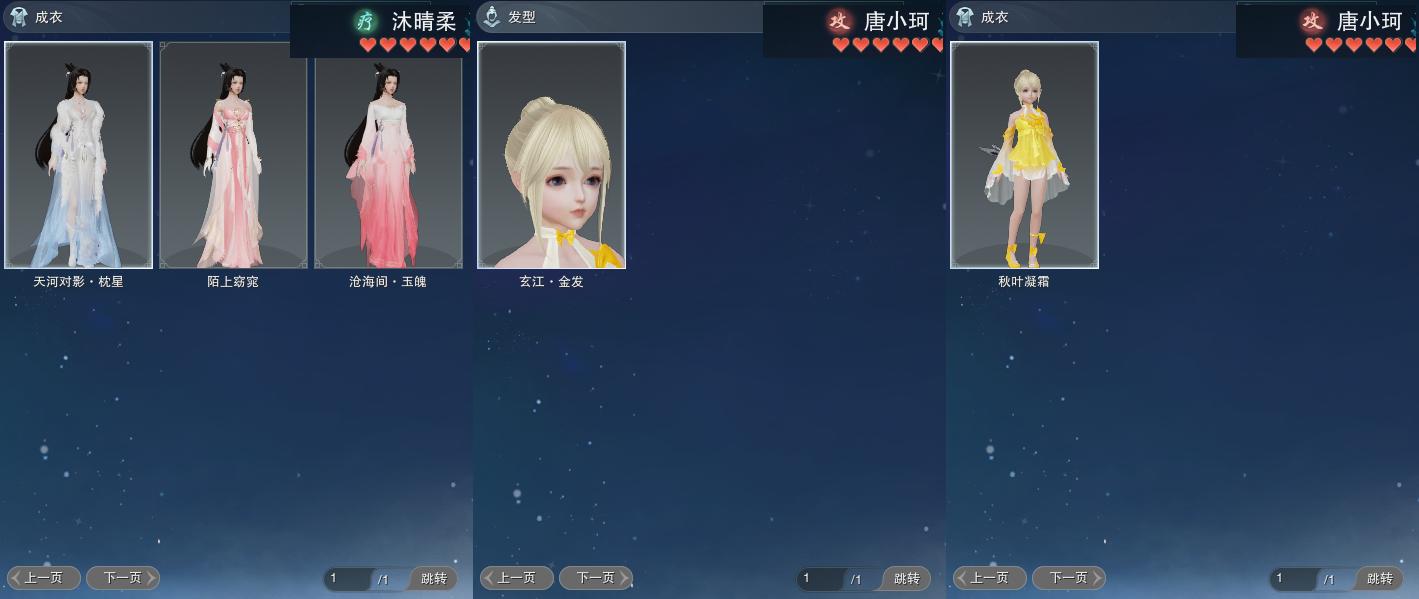Click 跳转 in the 秋叶凝霜 outfit panel
The width and height of the screenshot is (1419, 599).
[1379, 579]
